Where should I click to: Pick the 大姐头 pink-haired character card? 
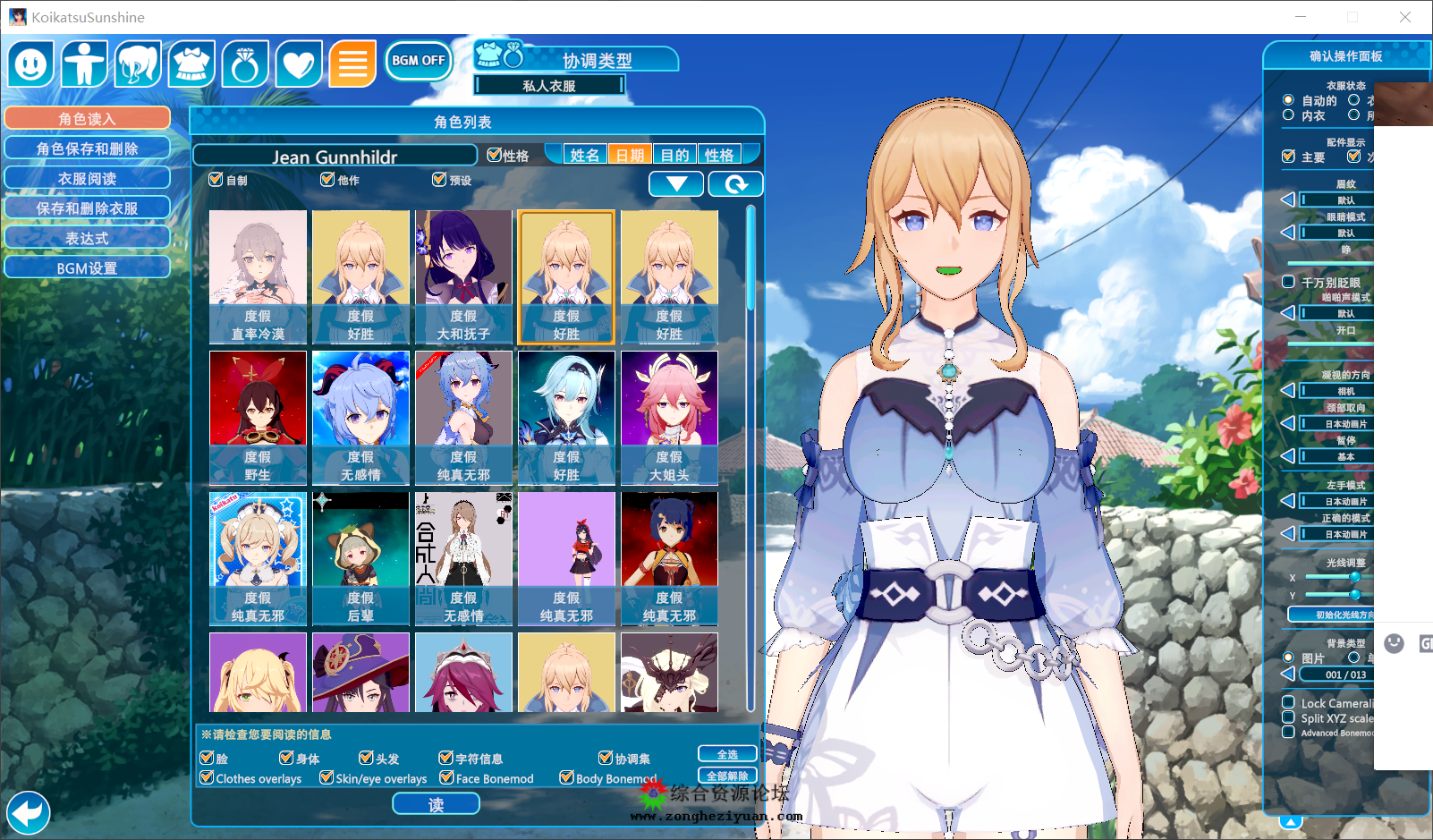pyautogui.click(x=669, y=418)
